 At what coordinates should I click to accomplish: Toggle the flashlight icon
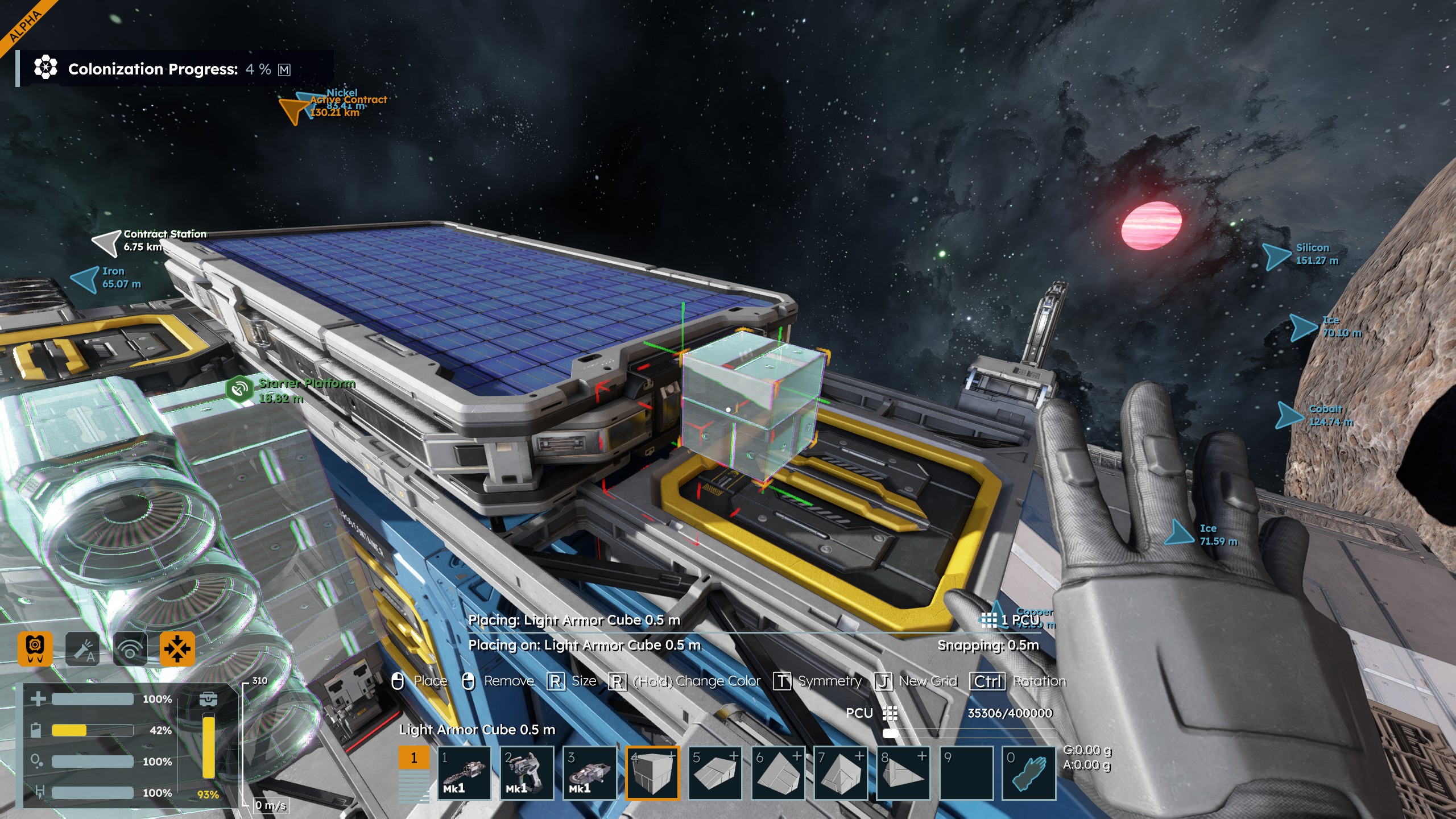[82, 648]
